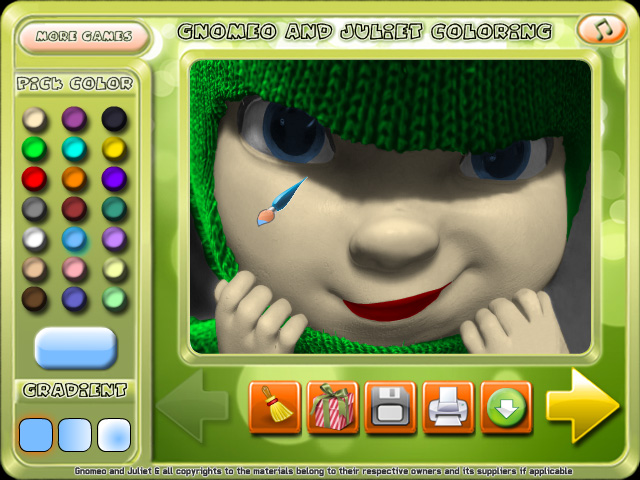Pick the gray color swatch
640x480 pixels.
(x=35, y=209)
